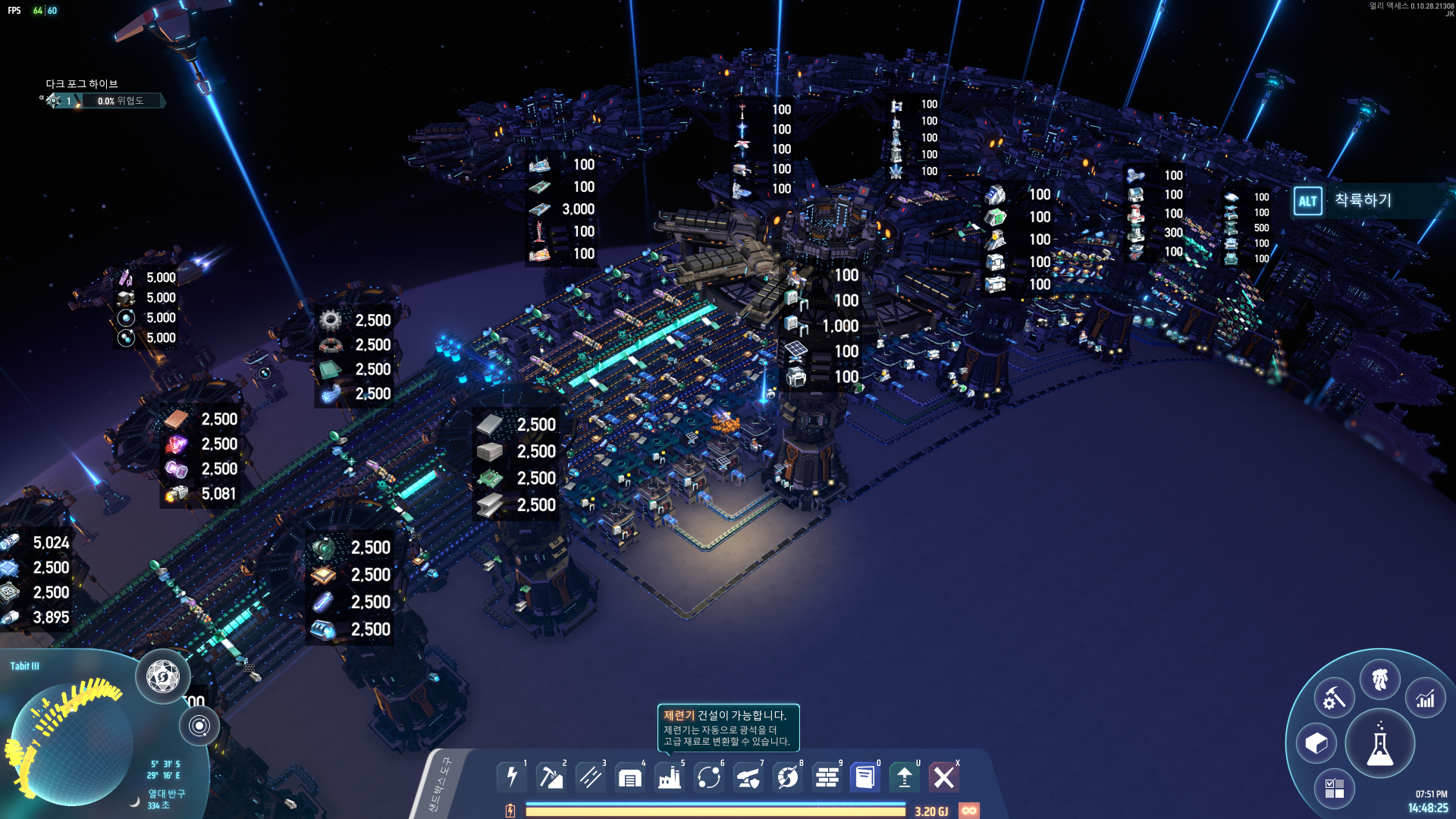1456x819 pixels.
Task: Open the checklist grid icon
Action: [1334, 789]
